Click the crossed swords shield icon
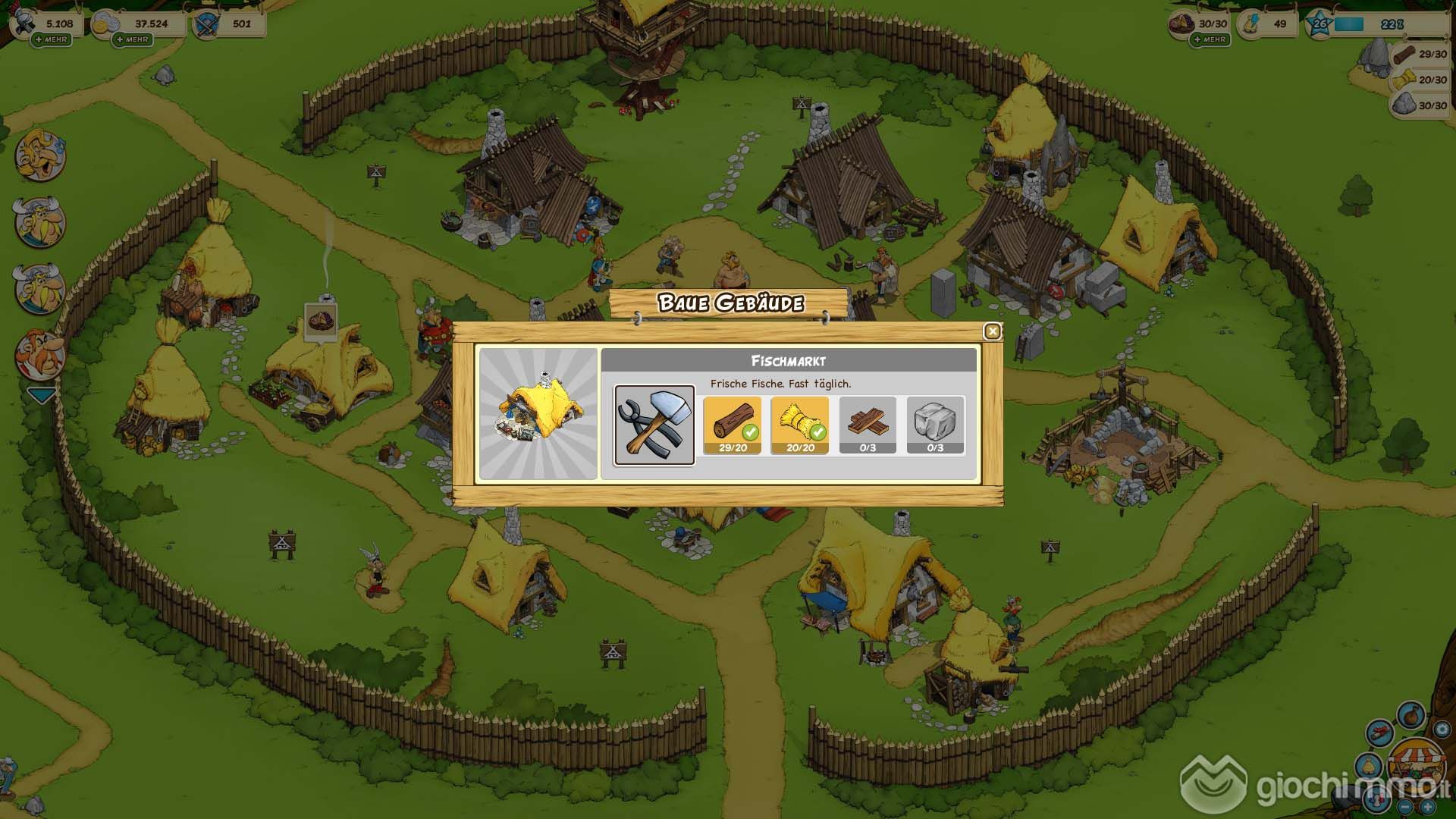The width and height of the screenshot is (1456, 819). (206, 25)
